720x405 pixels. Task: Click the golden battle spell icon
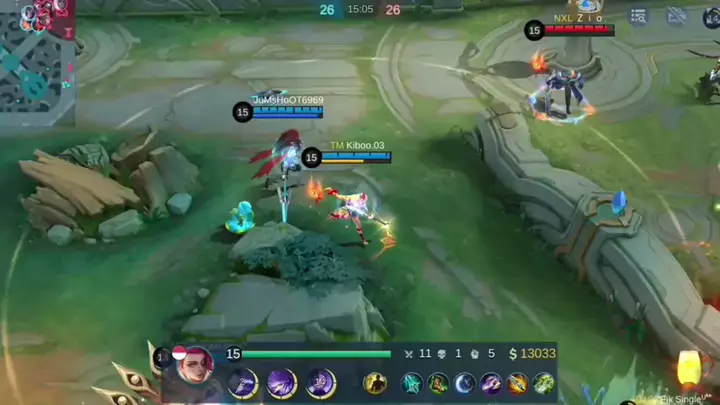click(375, 383)
